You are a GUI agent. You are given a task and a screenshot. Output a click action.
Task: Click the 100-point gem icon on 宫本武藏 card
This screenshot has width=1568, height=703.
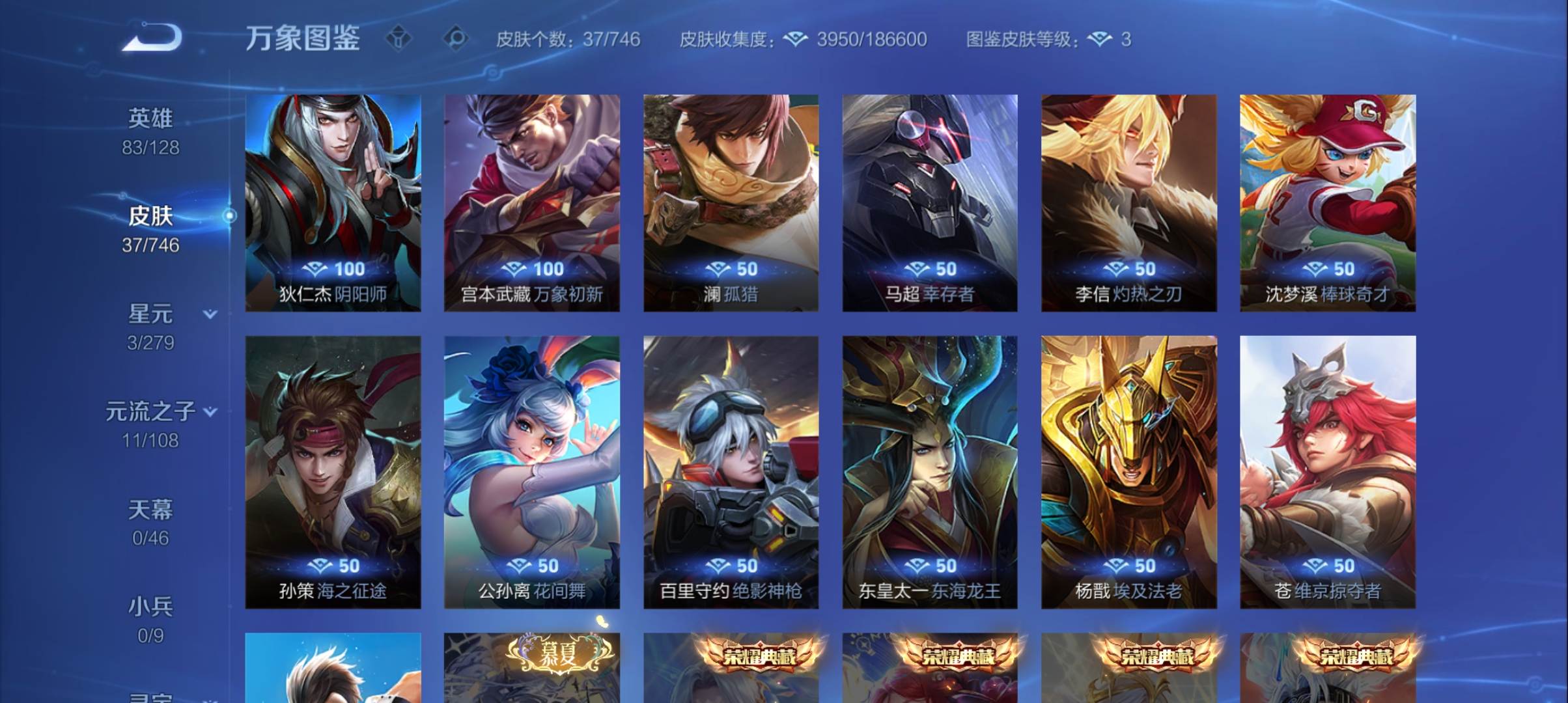tap(516, 269)
